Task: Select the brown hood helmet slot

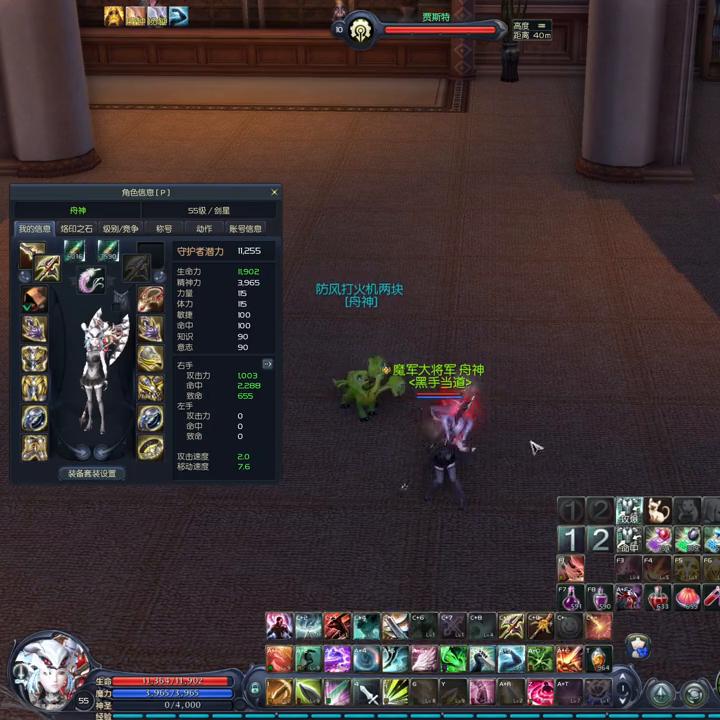Action: pyautogui.click(x=35, y=298)
